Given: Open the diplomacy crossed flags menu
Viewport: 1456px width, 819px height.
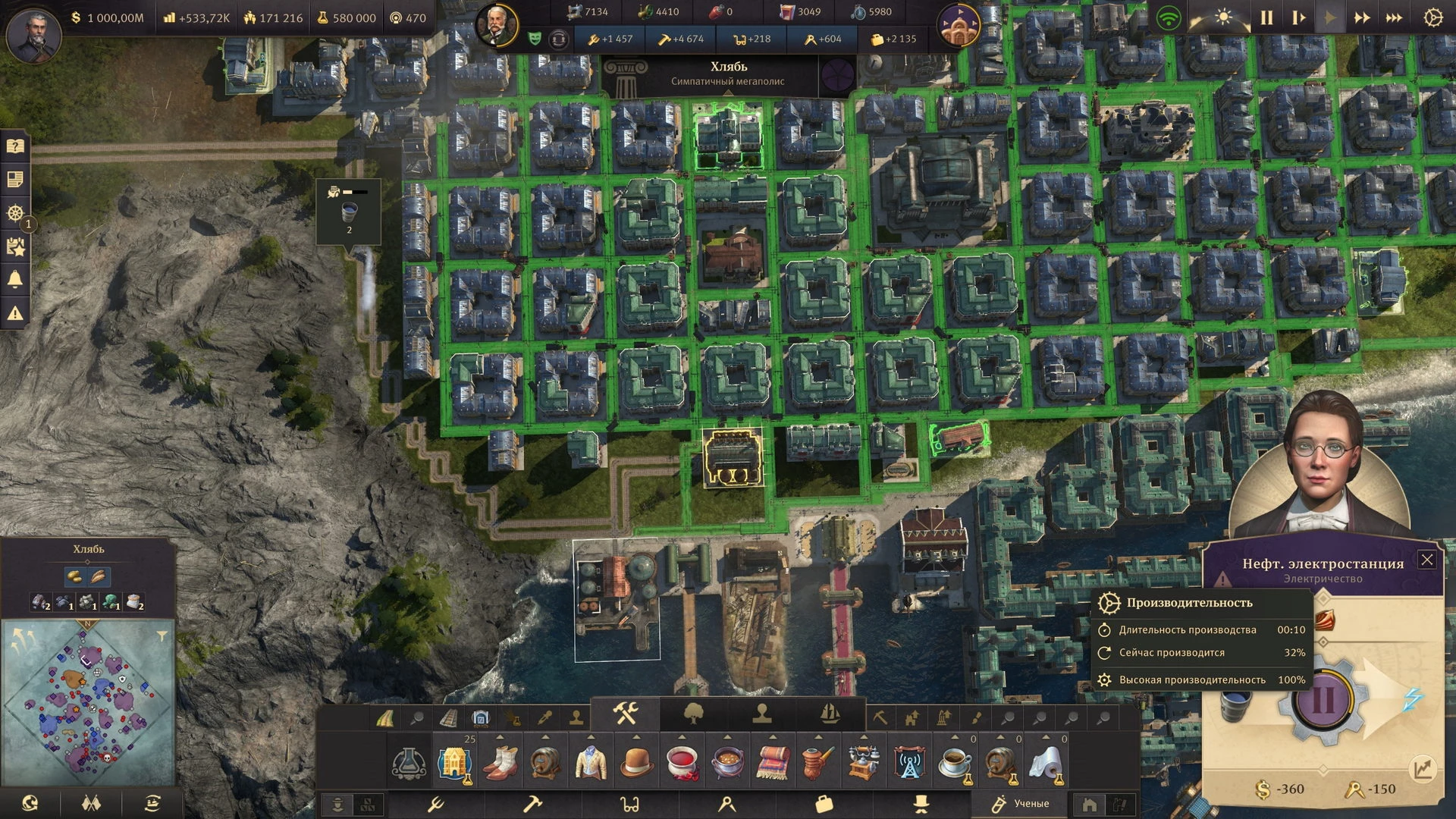Looking at the screenshot, I should pyautogui.click(x=91, y=802).
